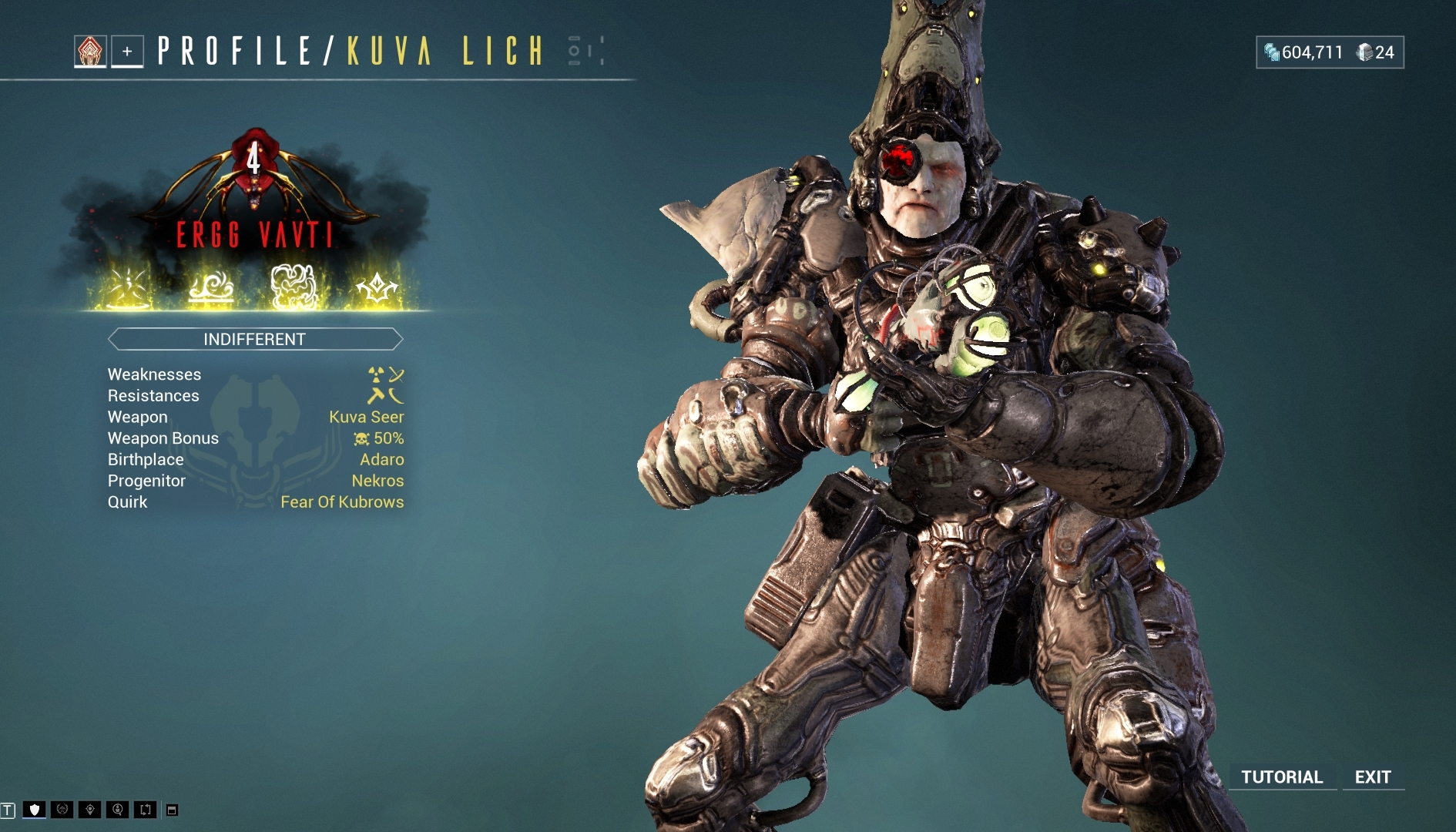Screen dimensions: 1456x832
Task: Open the TUTORIAL
Action: click(x=1282, y=777)
